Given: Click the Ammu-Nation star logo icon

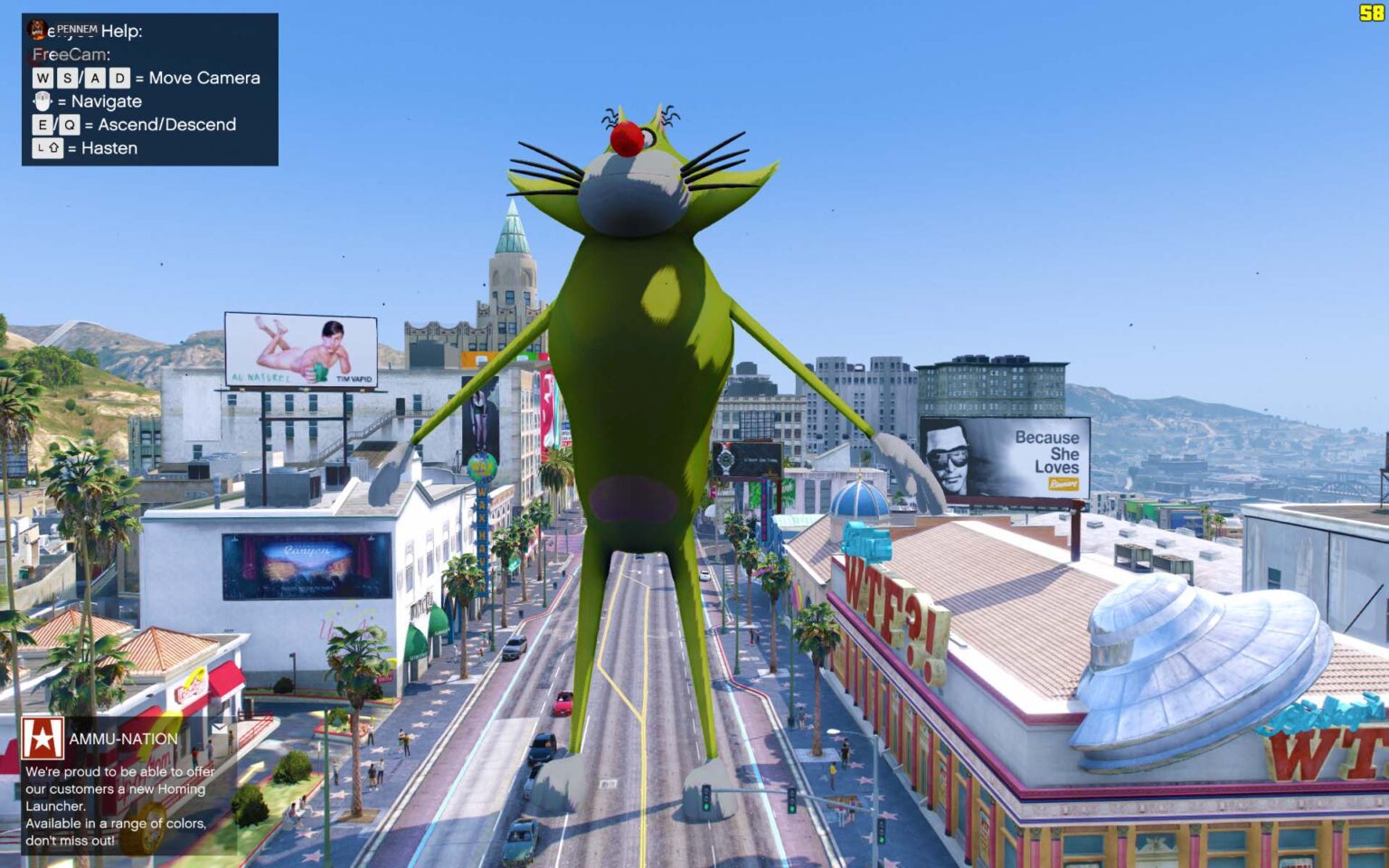Looking at the screenshot, I should tap(43, 740).
